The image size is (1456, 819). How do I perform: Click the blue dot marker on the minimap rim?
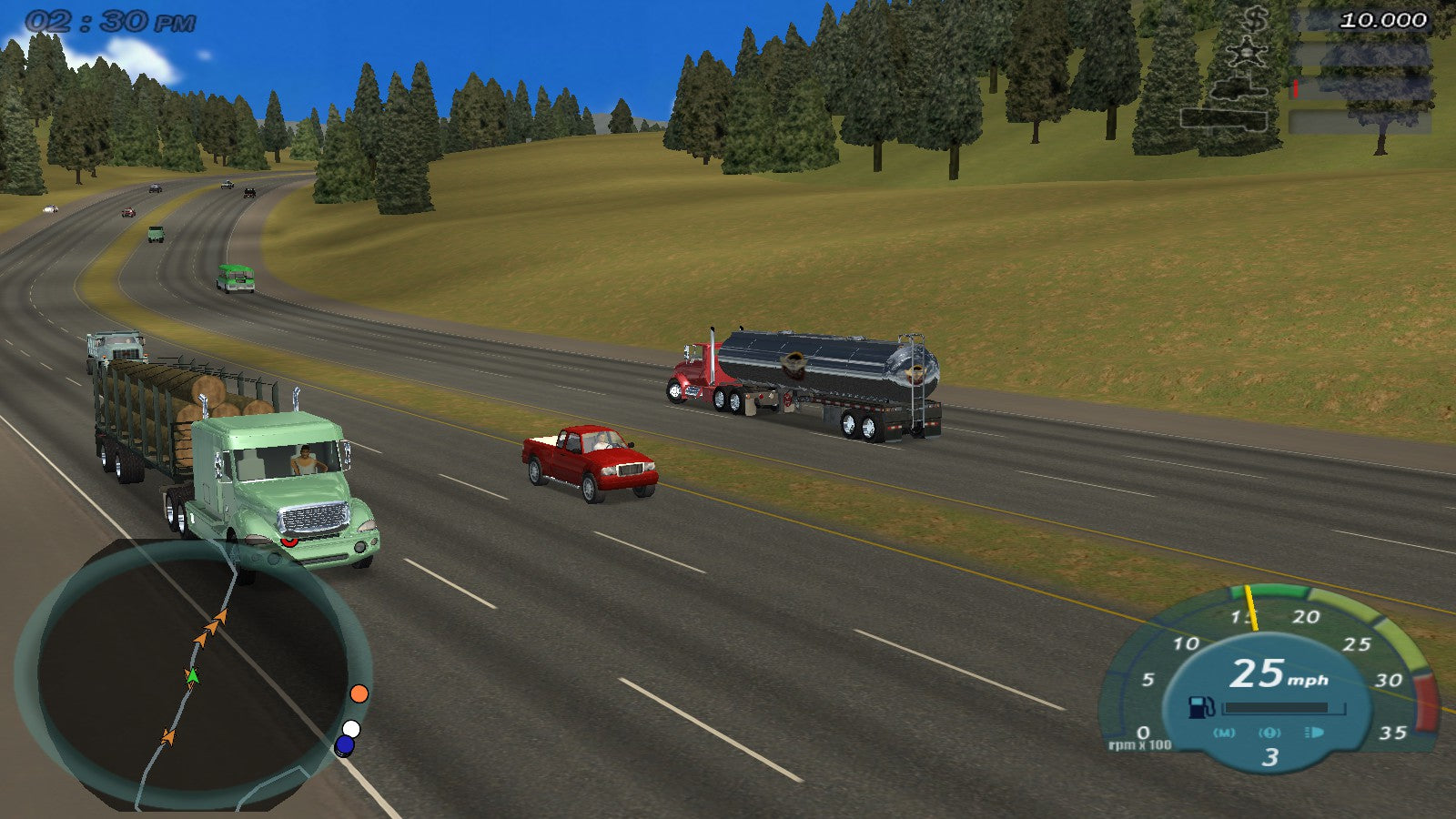click(344, 745)
